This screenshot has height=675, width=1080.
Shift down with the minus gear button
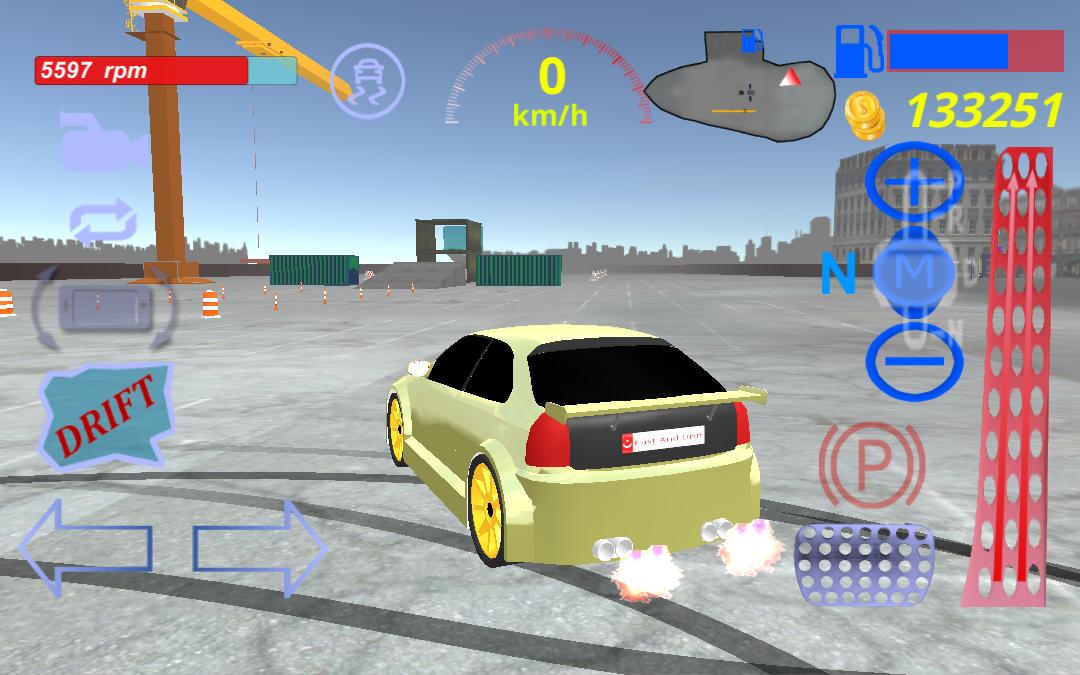coord(914,360)
